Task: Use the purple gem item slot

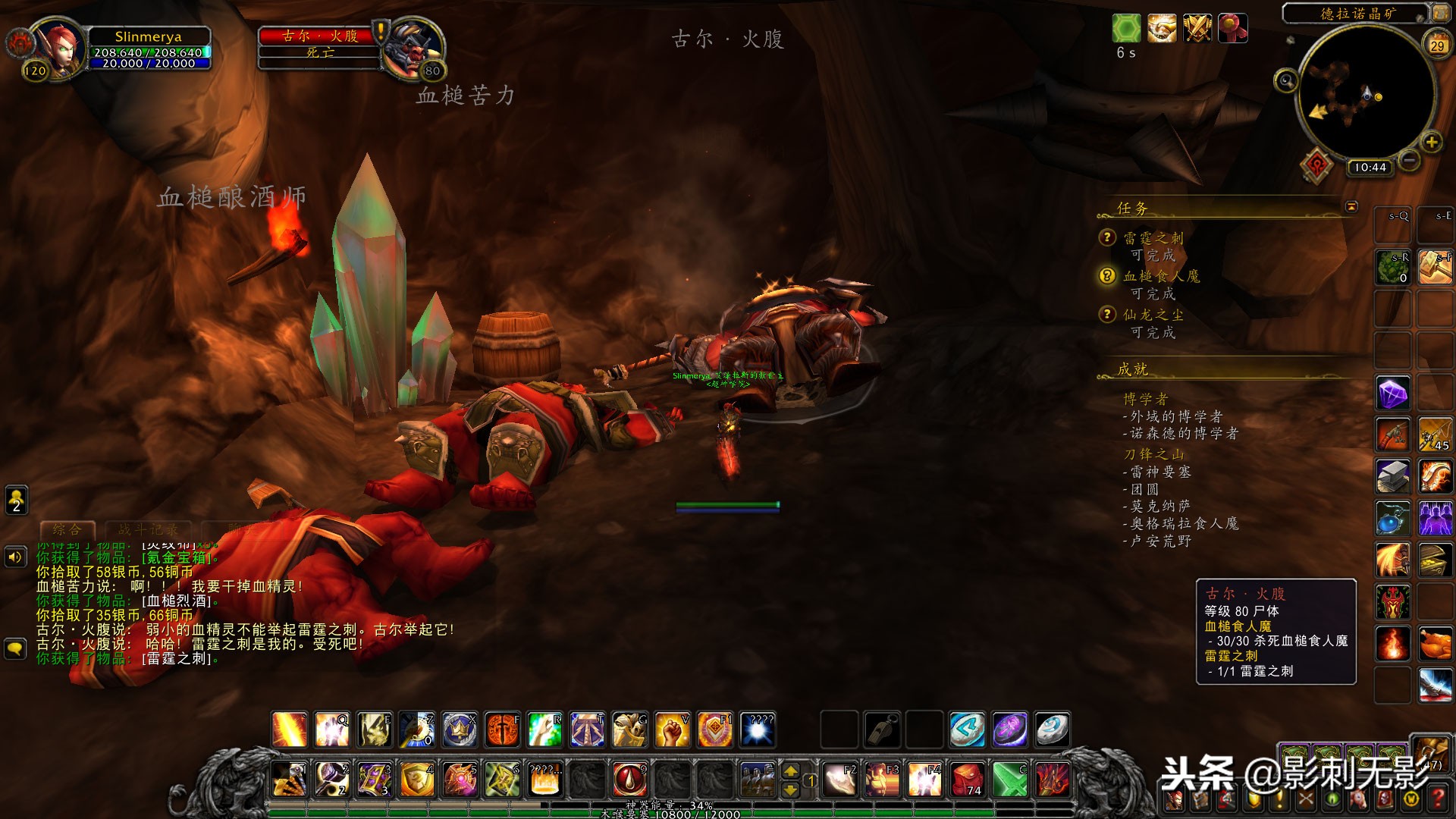Action: pos(1393,394)
